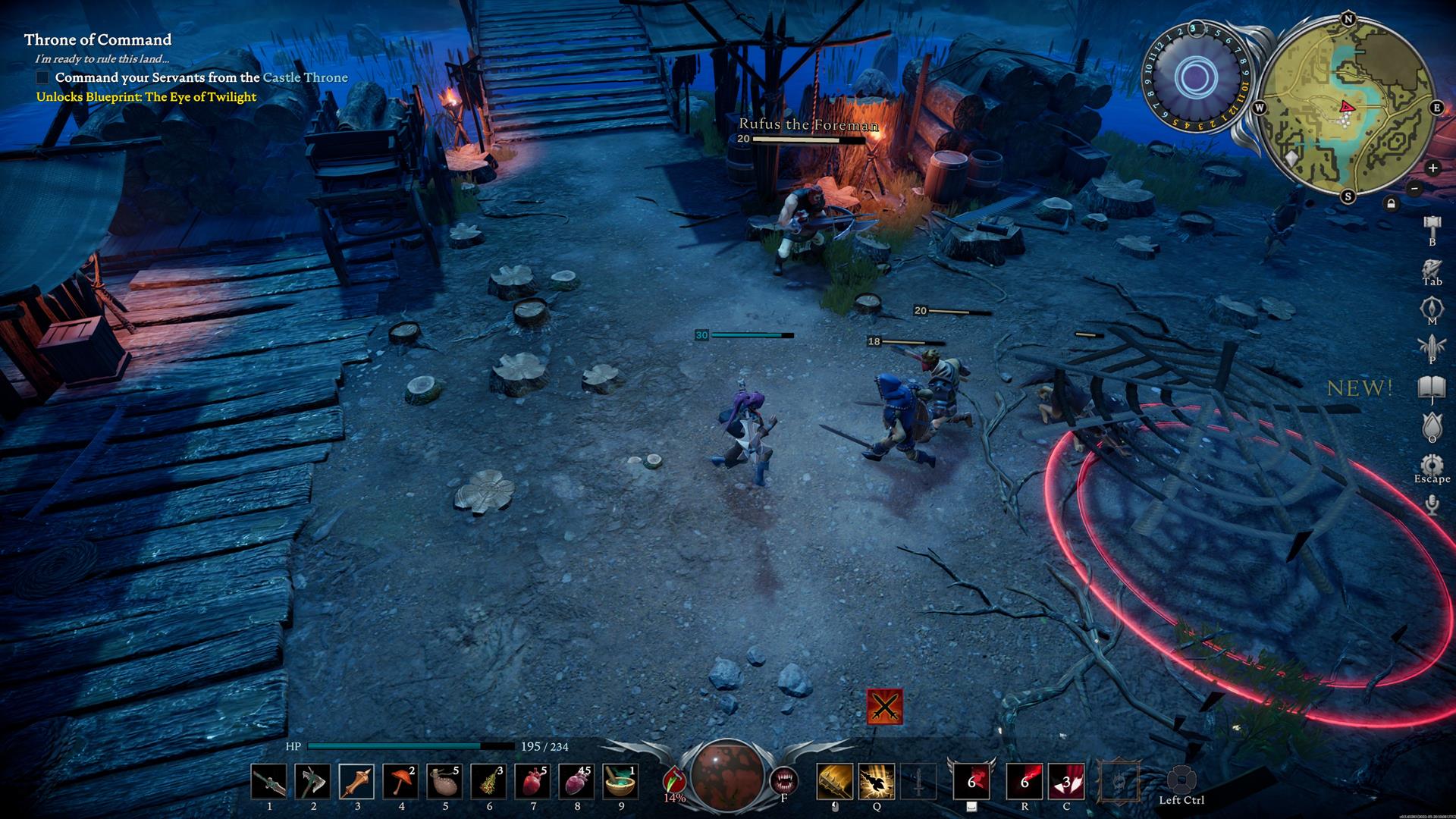Use the purple heart stack of 45
The image size is (1456, 819).
pos(577,782)
